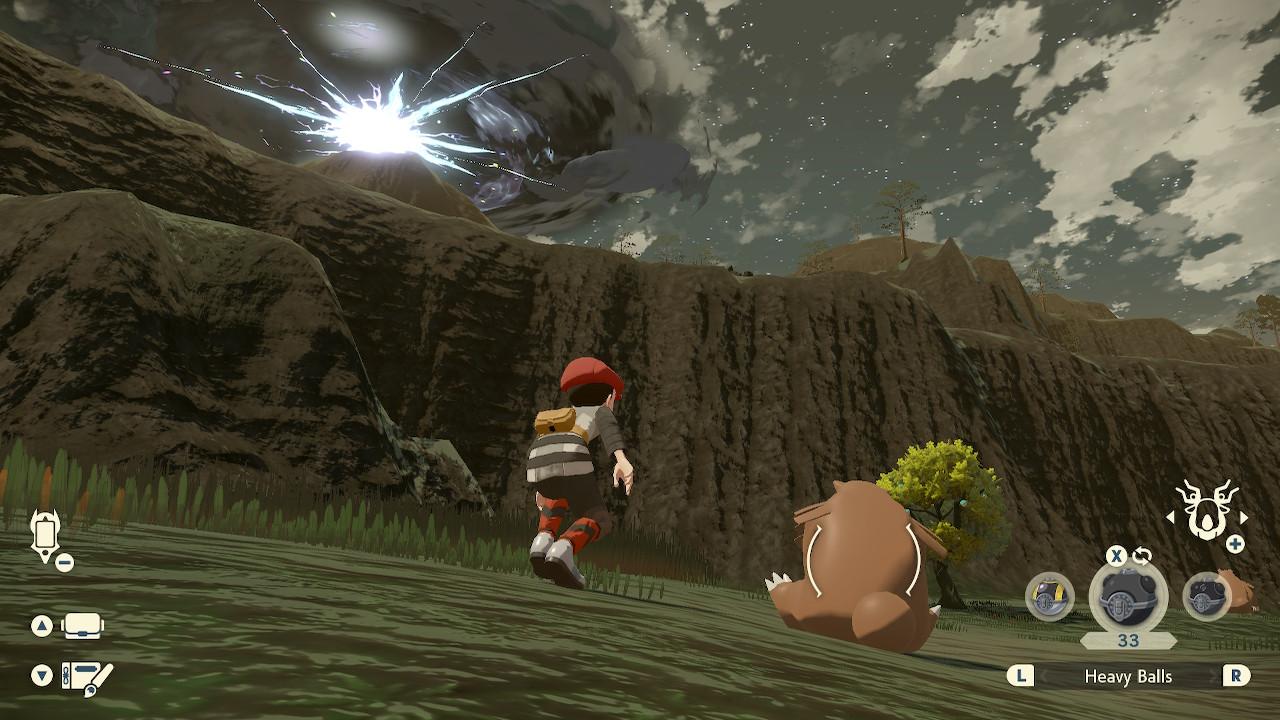The width and height of the screenshot is (1280, 720).
Task: Select the highlighted Heavy Ball slot
Action: tap(1128, 598)
